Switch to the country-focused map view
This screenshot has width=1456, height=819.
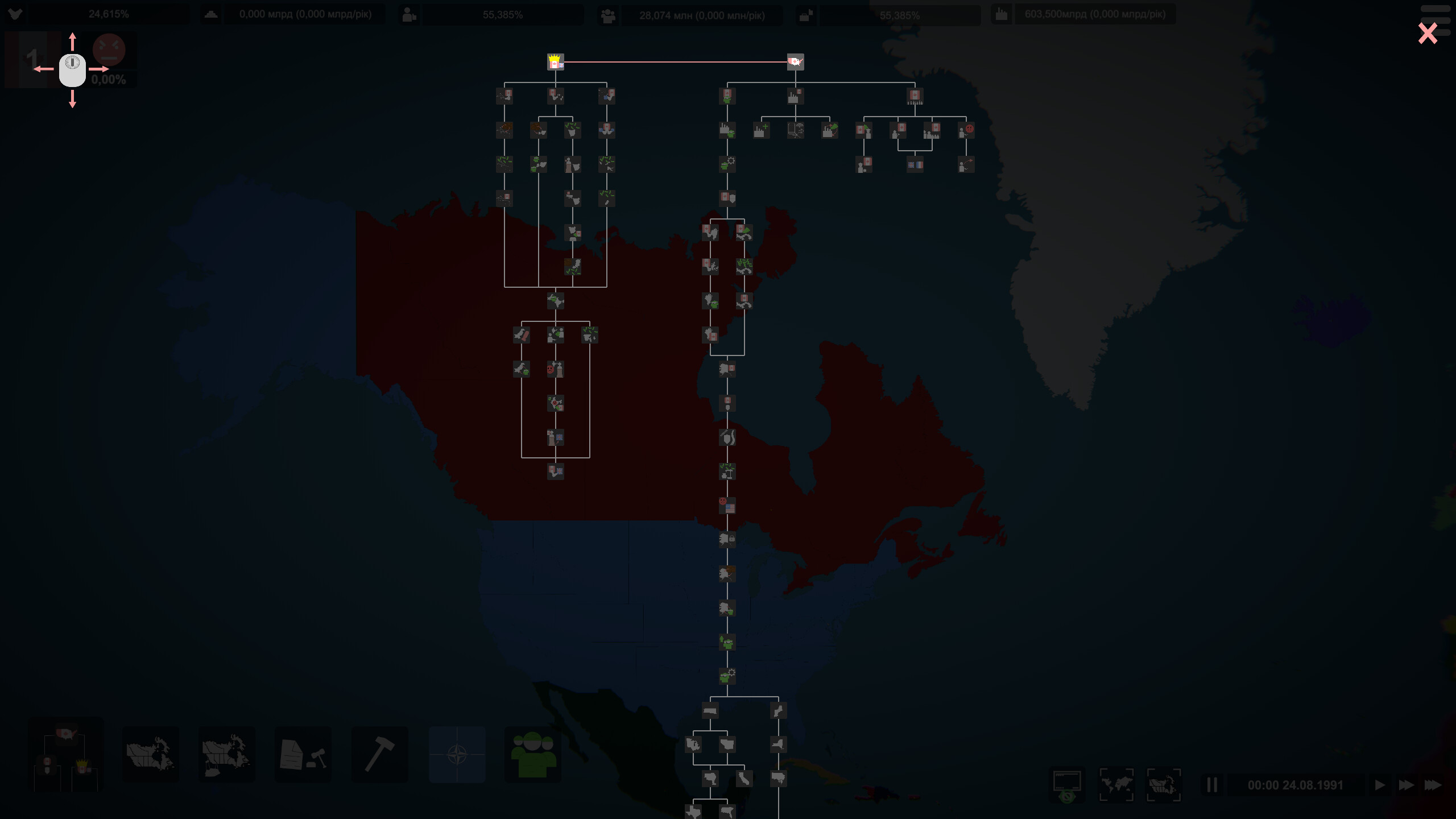point(1164,785)
